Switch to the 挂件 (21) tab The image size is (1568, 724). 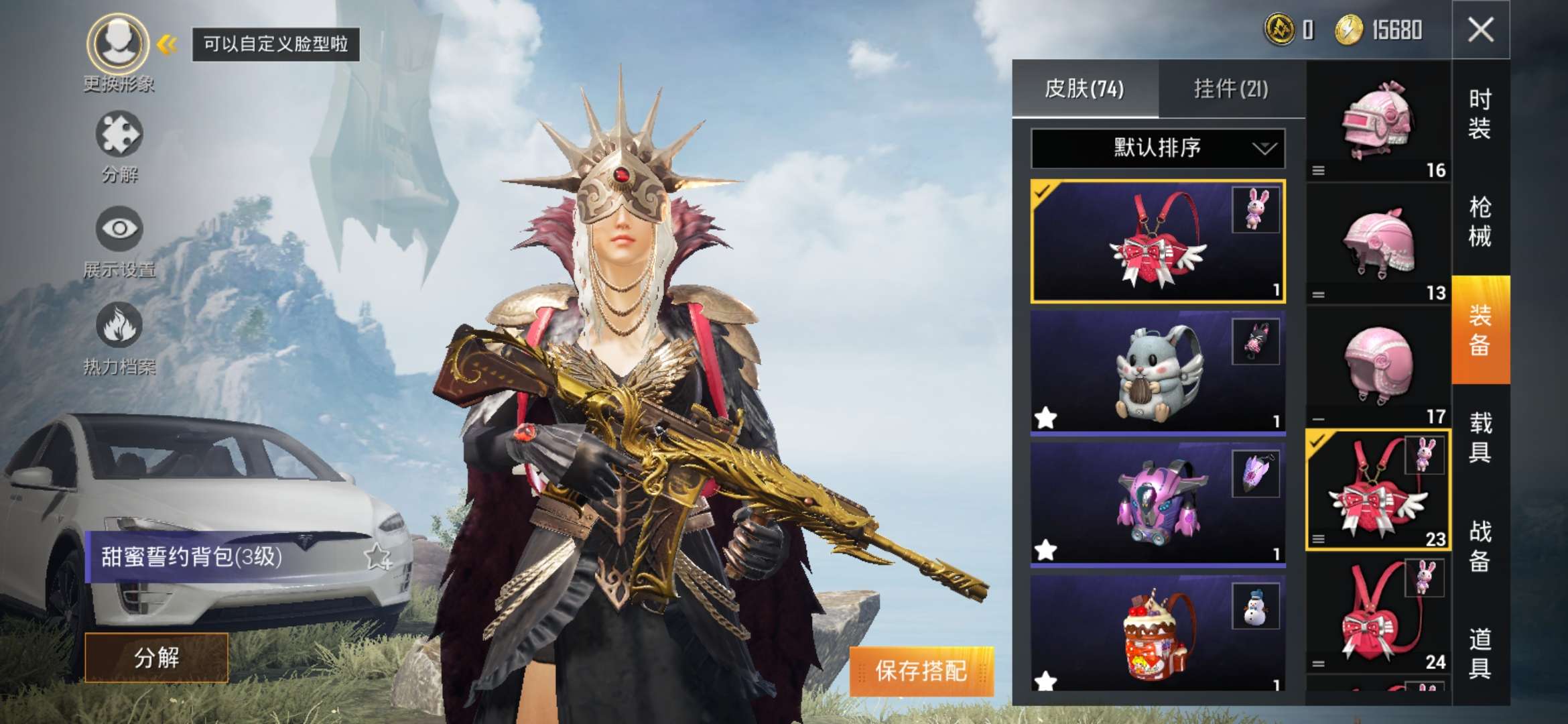[1231, 89]
